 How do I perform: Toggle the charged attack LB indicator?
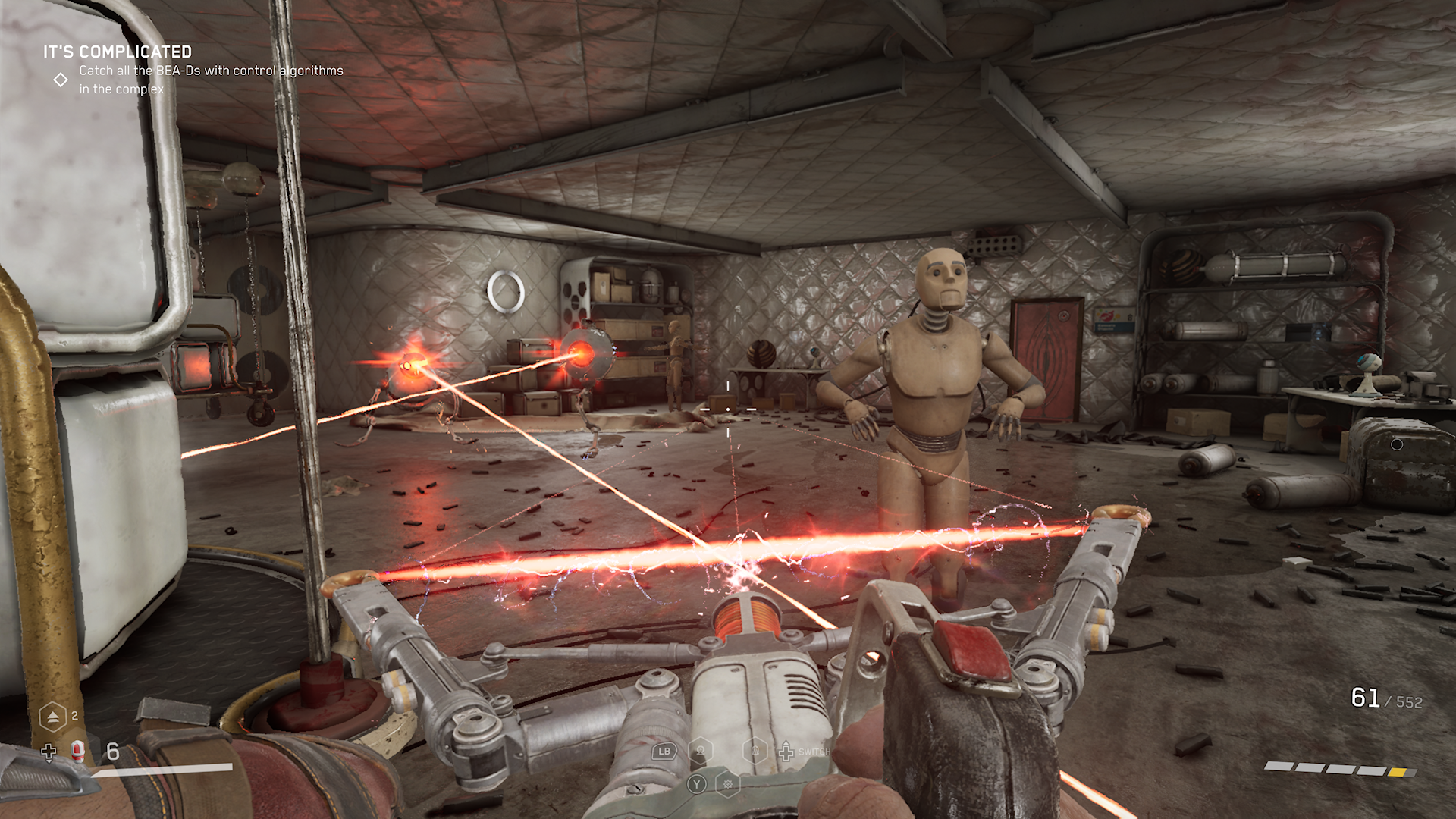[664, 751]
